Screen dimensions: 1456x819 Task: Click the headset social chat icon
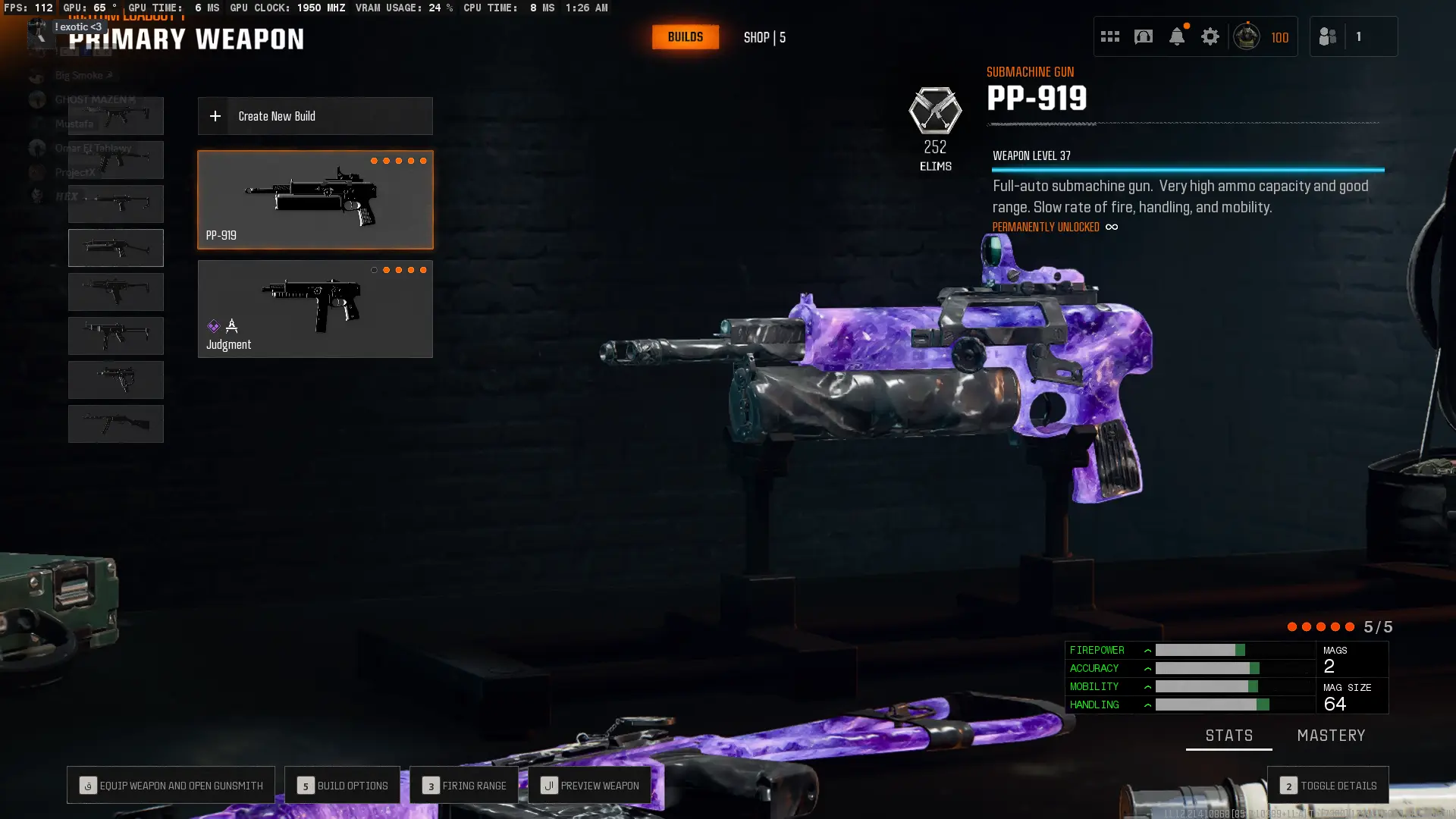point(1144,36)
